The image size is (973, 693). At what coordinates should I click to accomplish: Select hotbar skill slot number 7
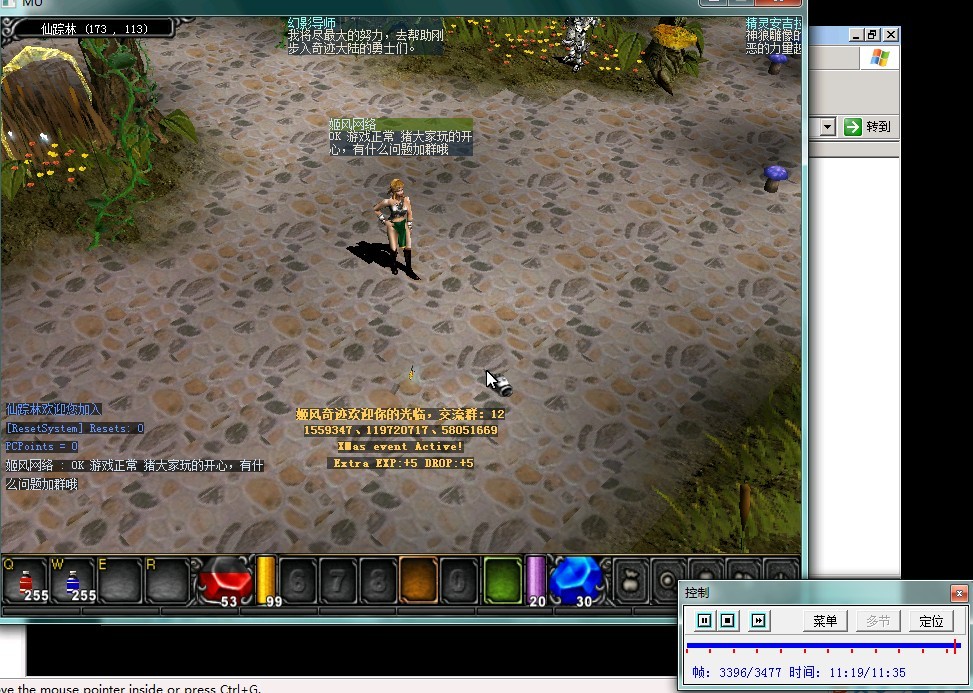[x=337, y=580]
